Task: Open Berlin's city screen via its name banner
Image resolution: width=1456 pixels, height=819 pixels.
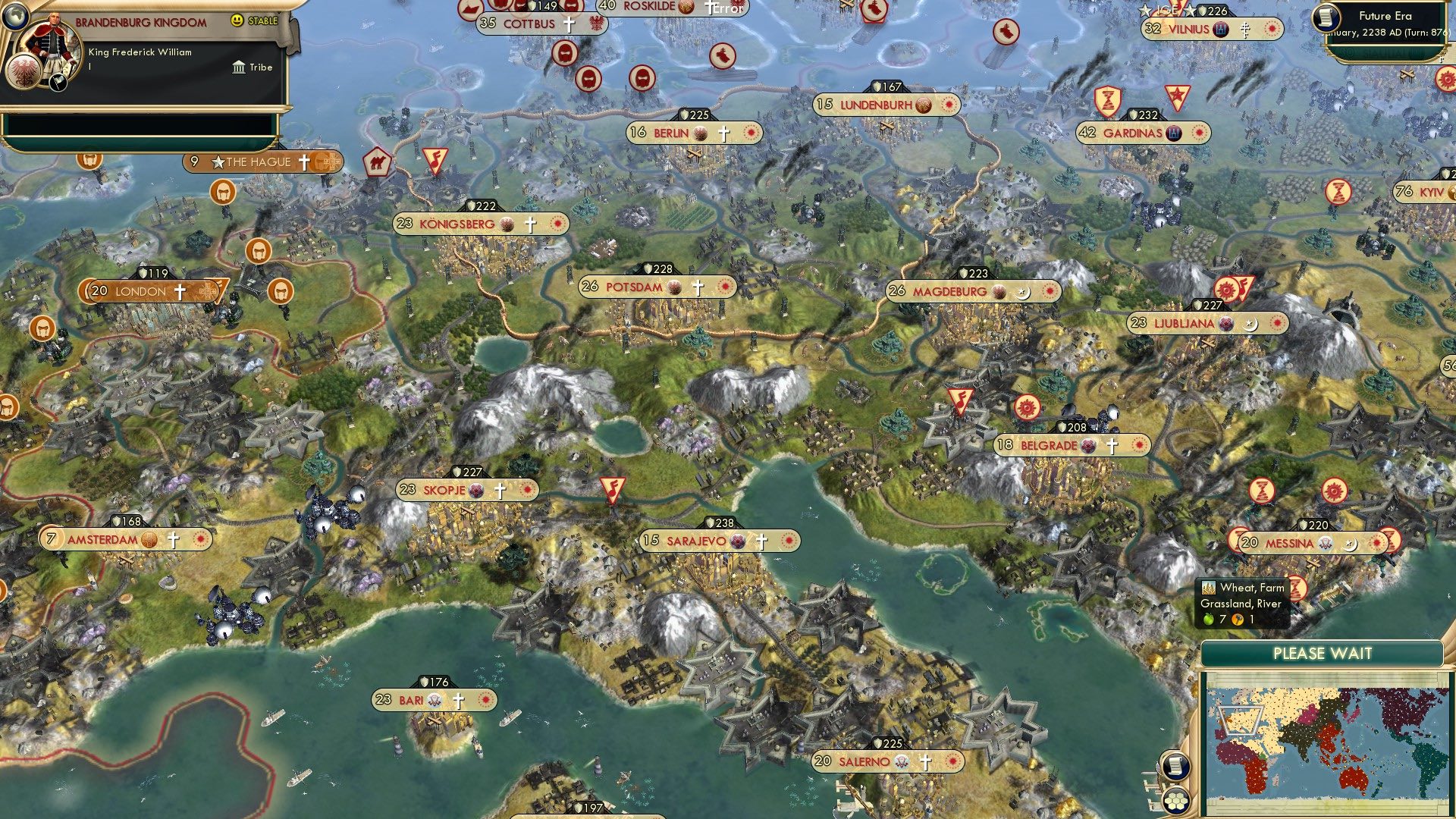Action: [671, 134]
